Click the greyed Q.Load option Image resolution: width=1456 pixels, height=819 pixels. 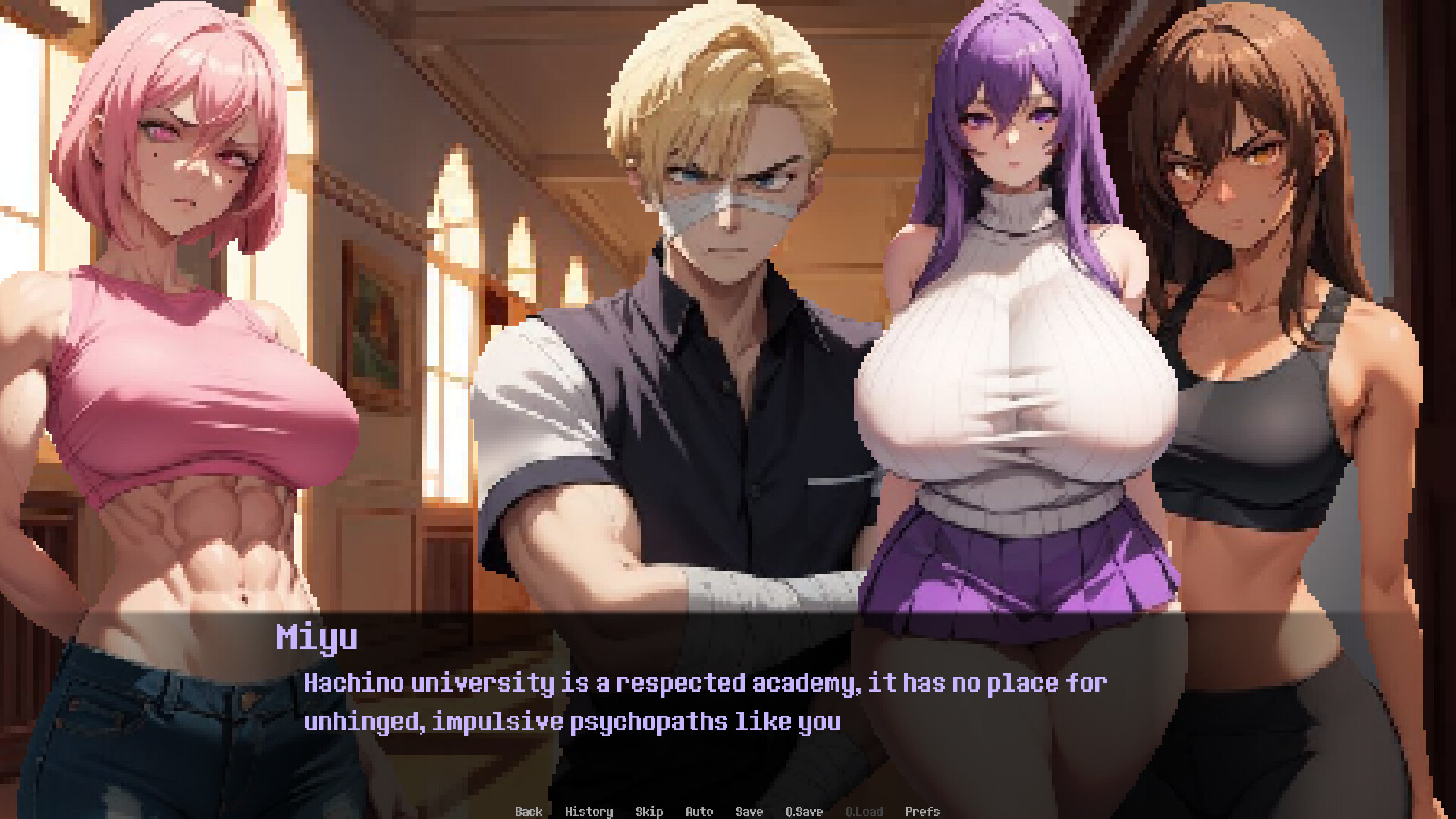pyautogui.click(x=864, y=811)
